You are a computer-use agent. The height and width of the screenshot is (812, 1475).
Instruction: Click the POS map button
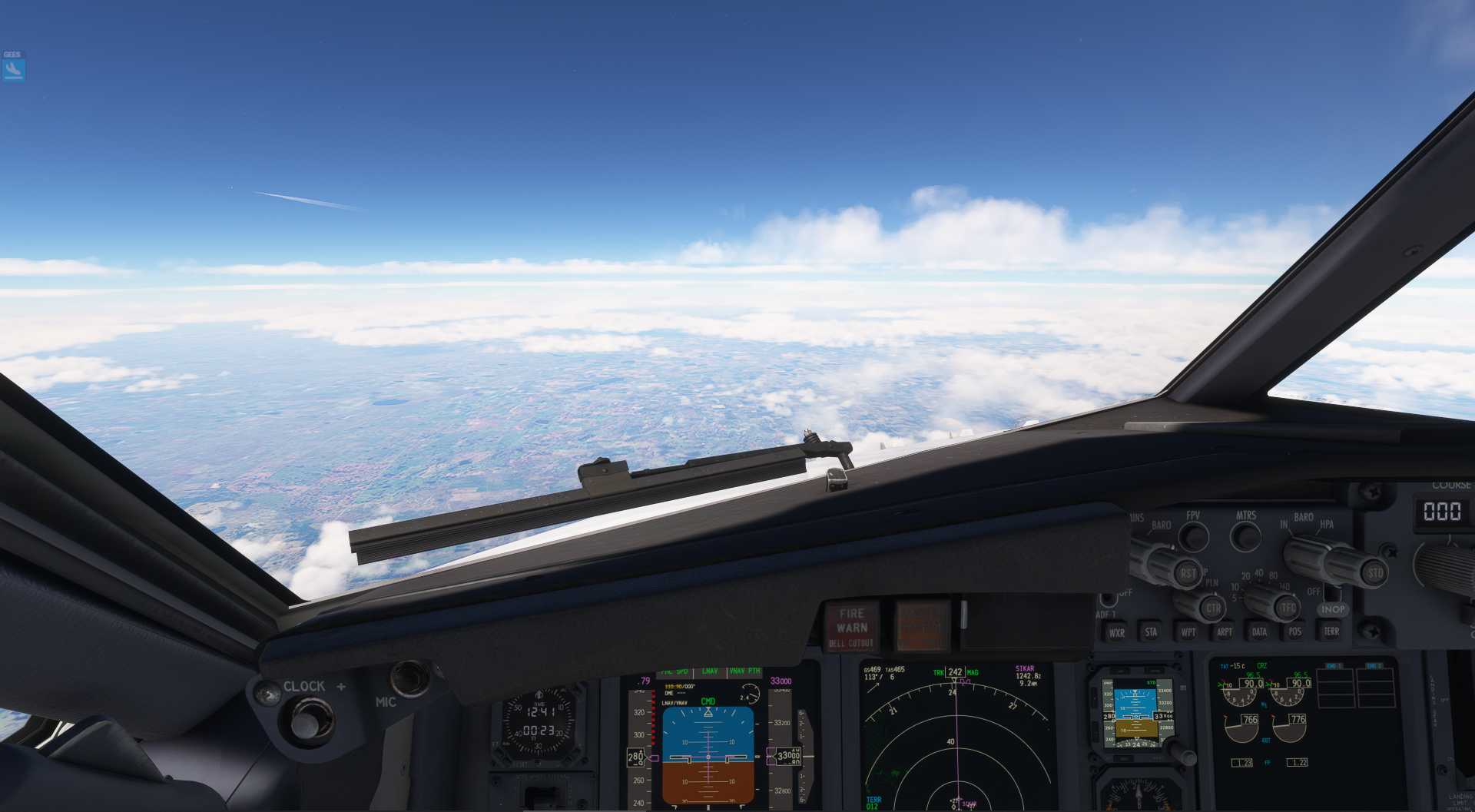click(x=1295, y=631)
